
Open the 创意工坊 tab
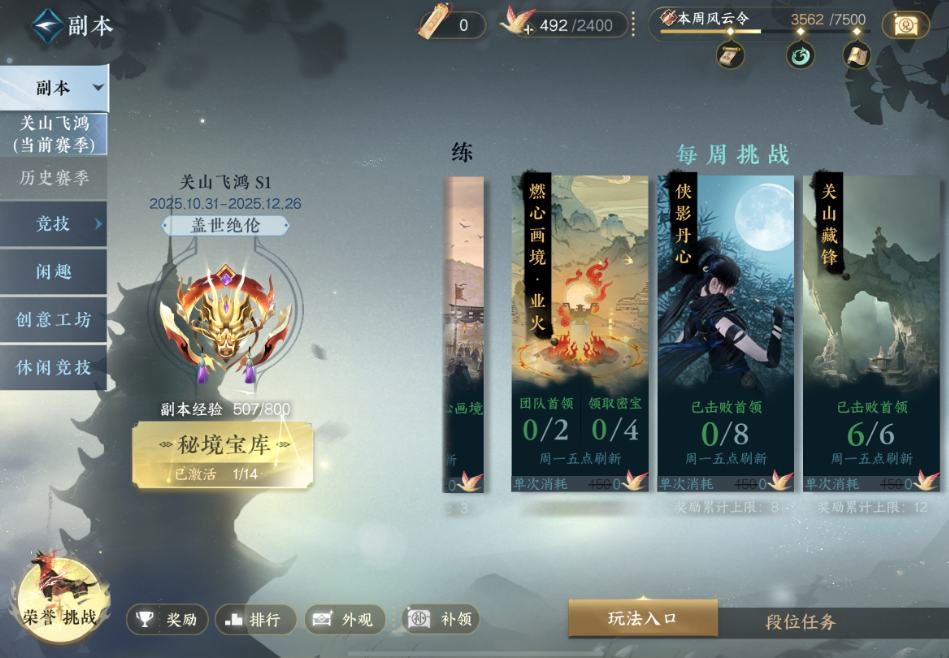(54, 320)
